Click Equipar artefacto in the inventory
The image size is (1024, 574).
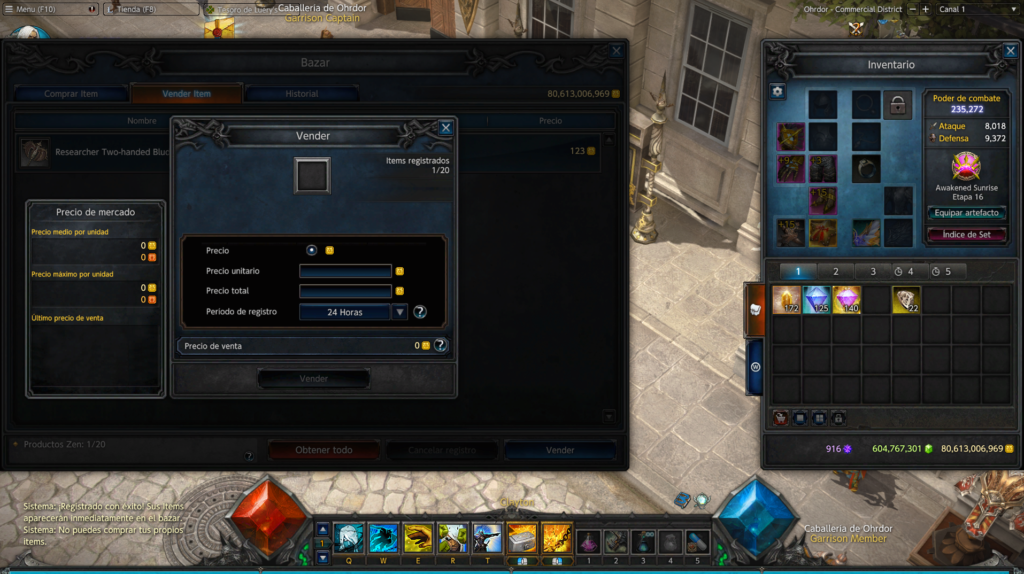coord(966,213)
